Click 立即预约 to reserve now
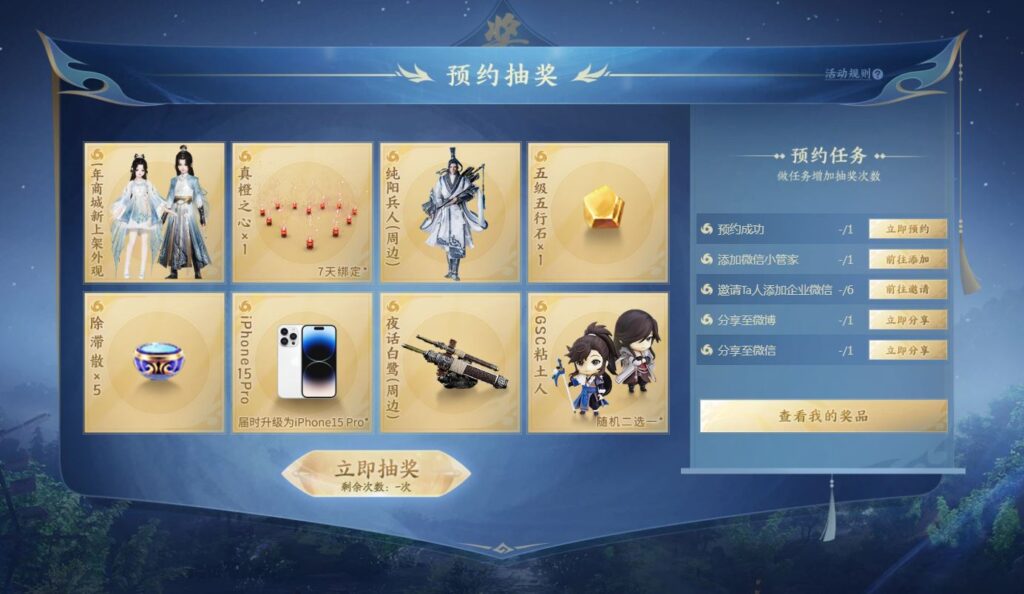This screenshot has width=1024, height=594. pyautogui.click(x=907, y=229)
